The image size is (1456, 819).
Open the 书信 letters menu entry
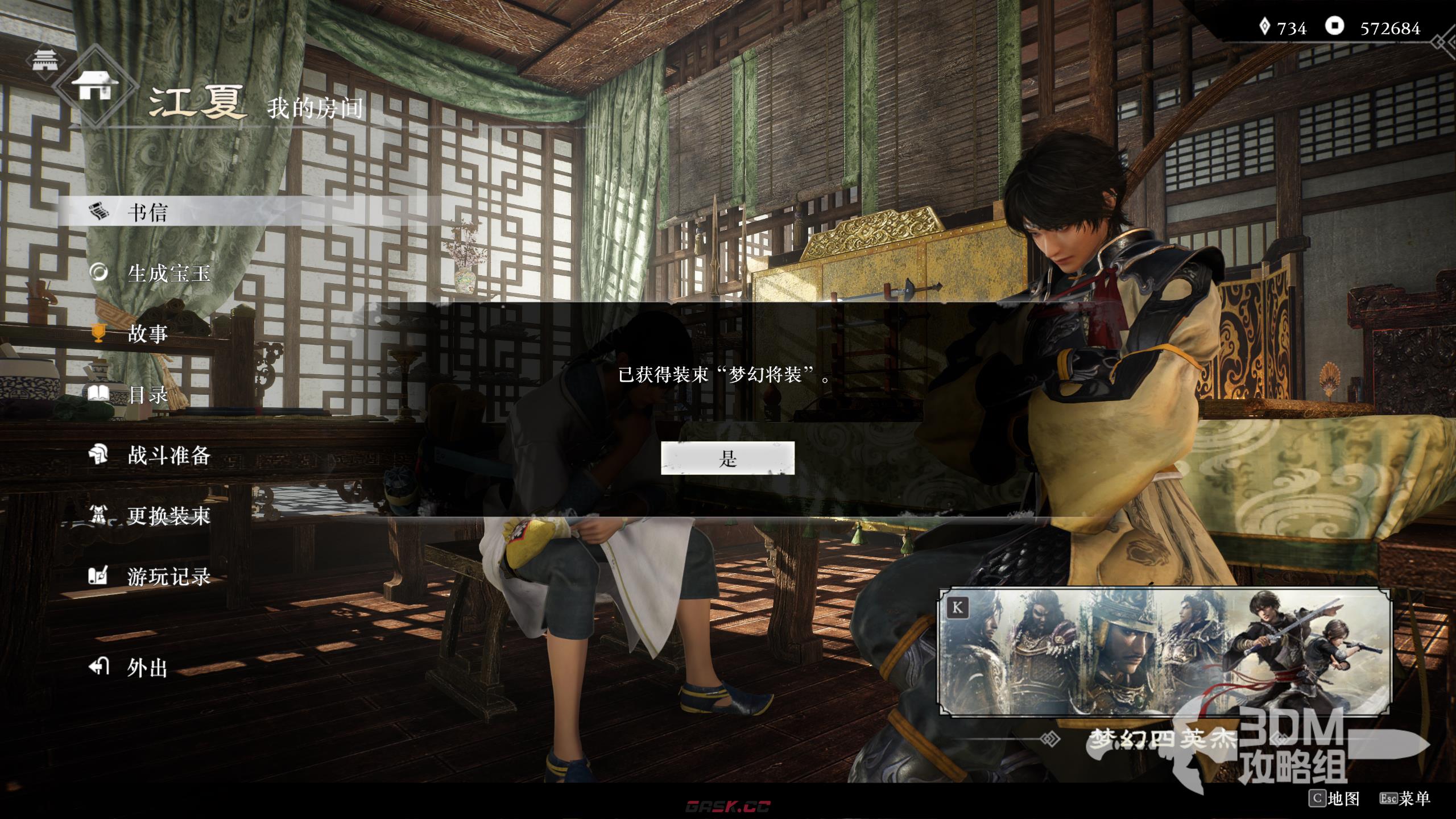(147, 213)
